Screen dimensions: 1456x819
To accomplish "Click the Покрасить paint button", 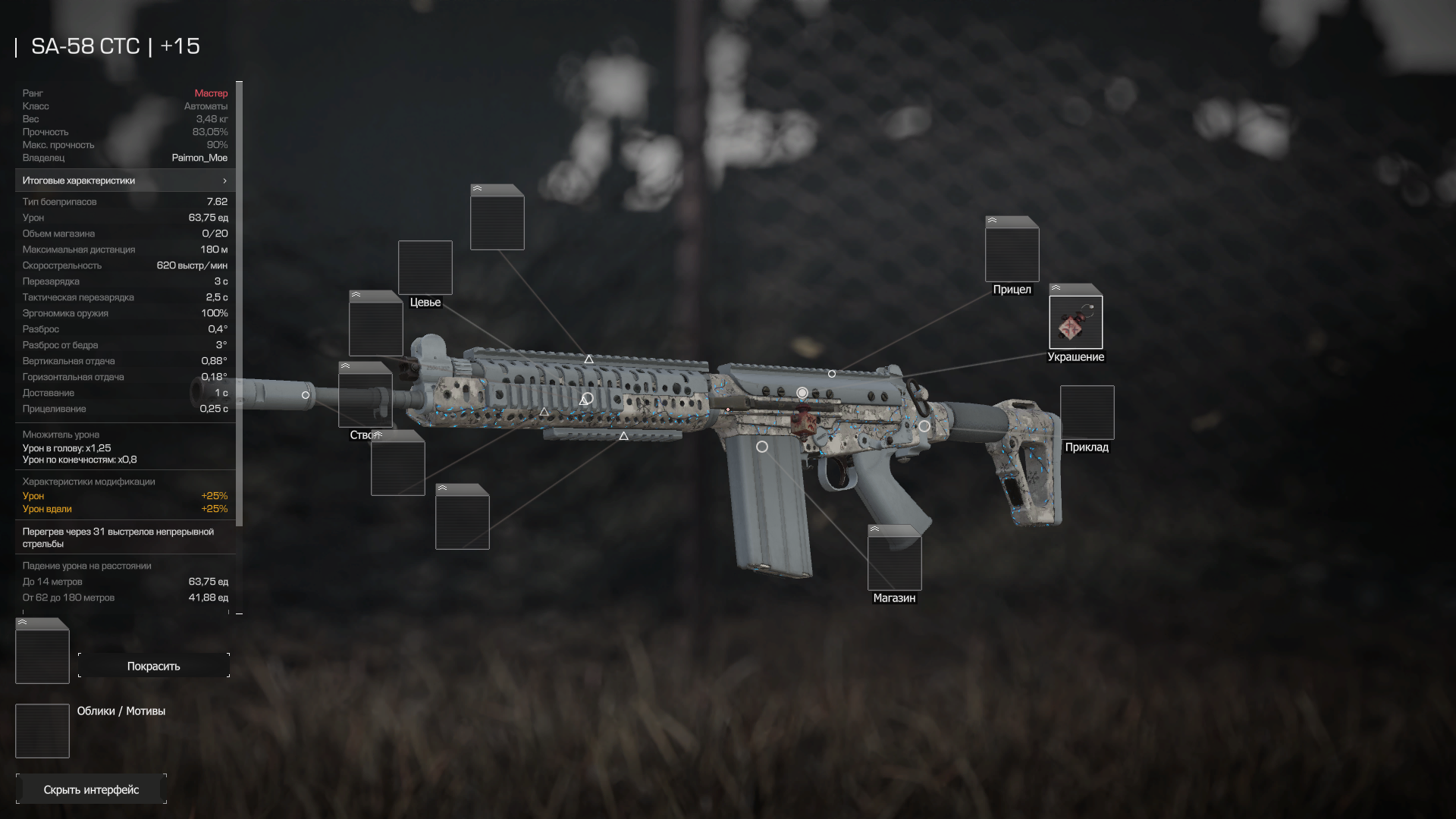I will pos(153,666).
